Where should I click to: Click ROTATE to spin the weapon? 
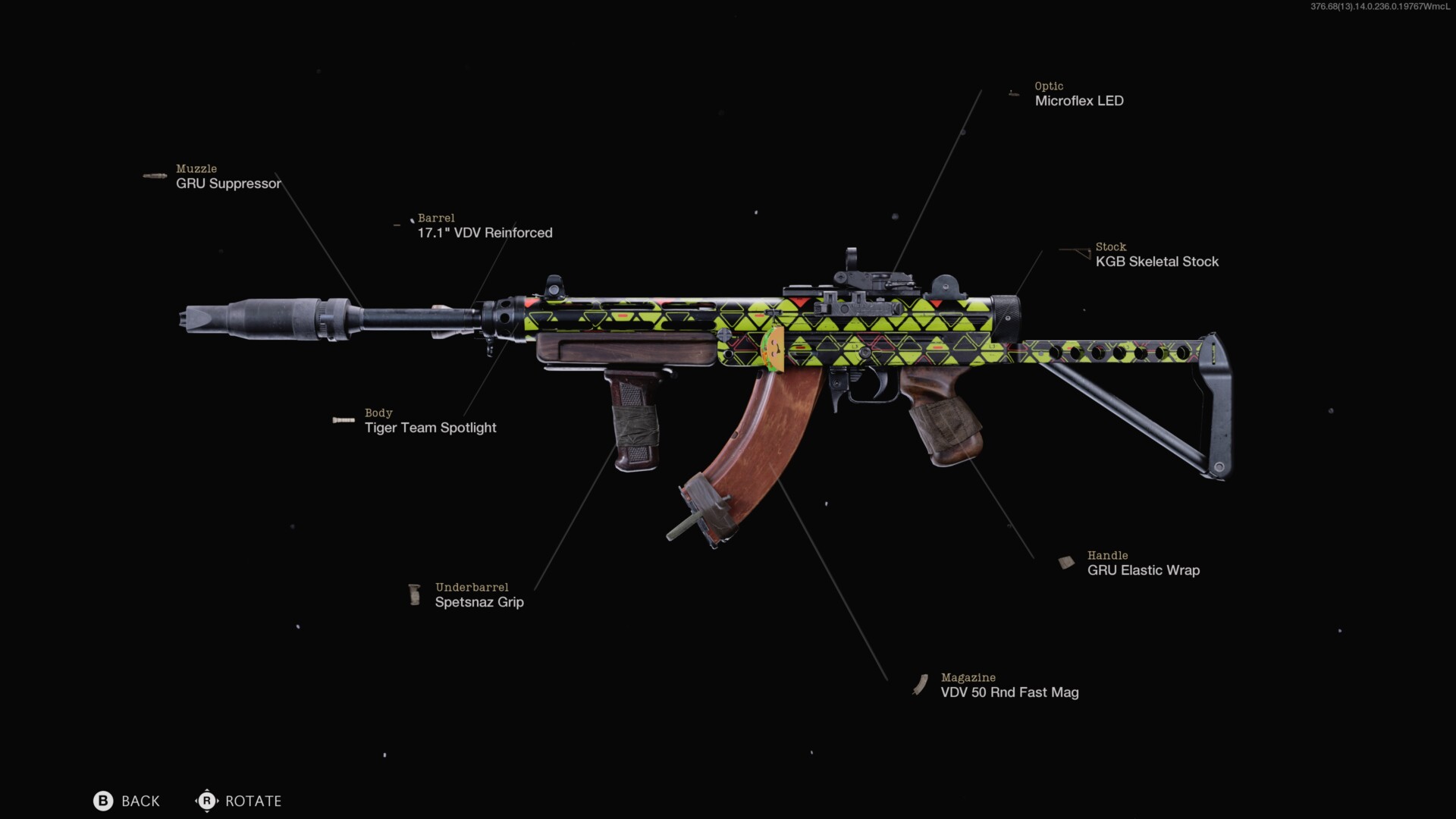click(x=253, y=801)
